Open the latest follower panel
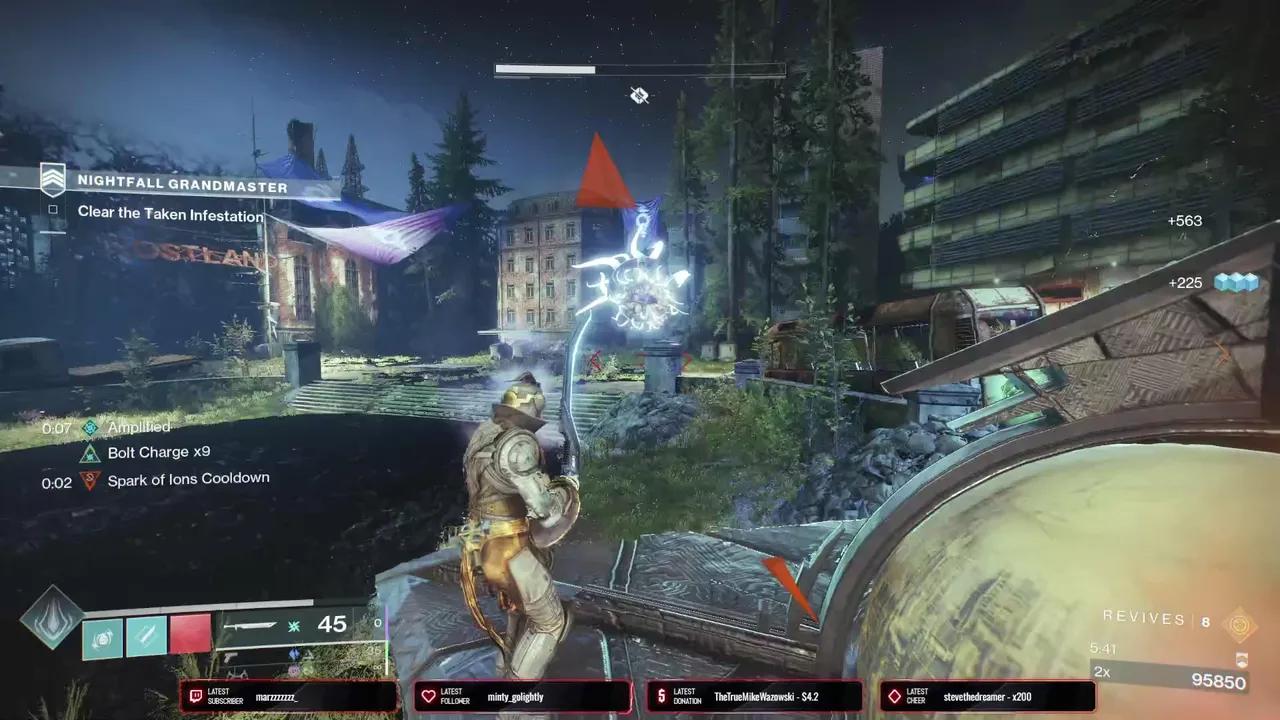The height and width of the screenshot is (720, 1280). [x=522, y=696]
